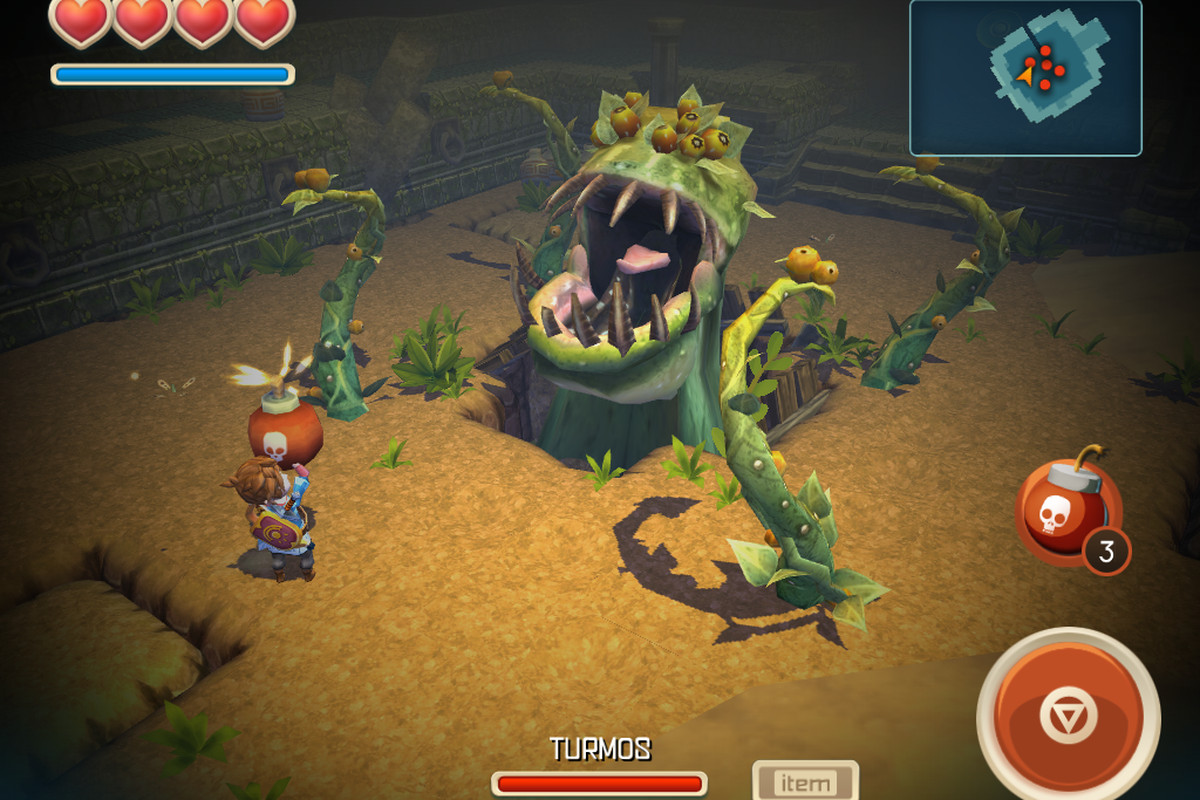This screenshot has height=800, width=1200.
Task: Open the item menu button
Action: pos(805,782)
